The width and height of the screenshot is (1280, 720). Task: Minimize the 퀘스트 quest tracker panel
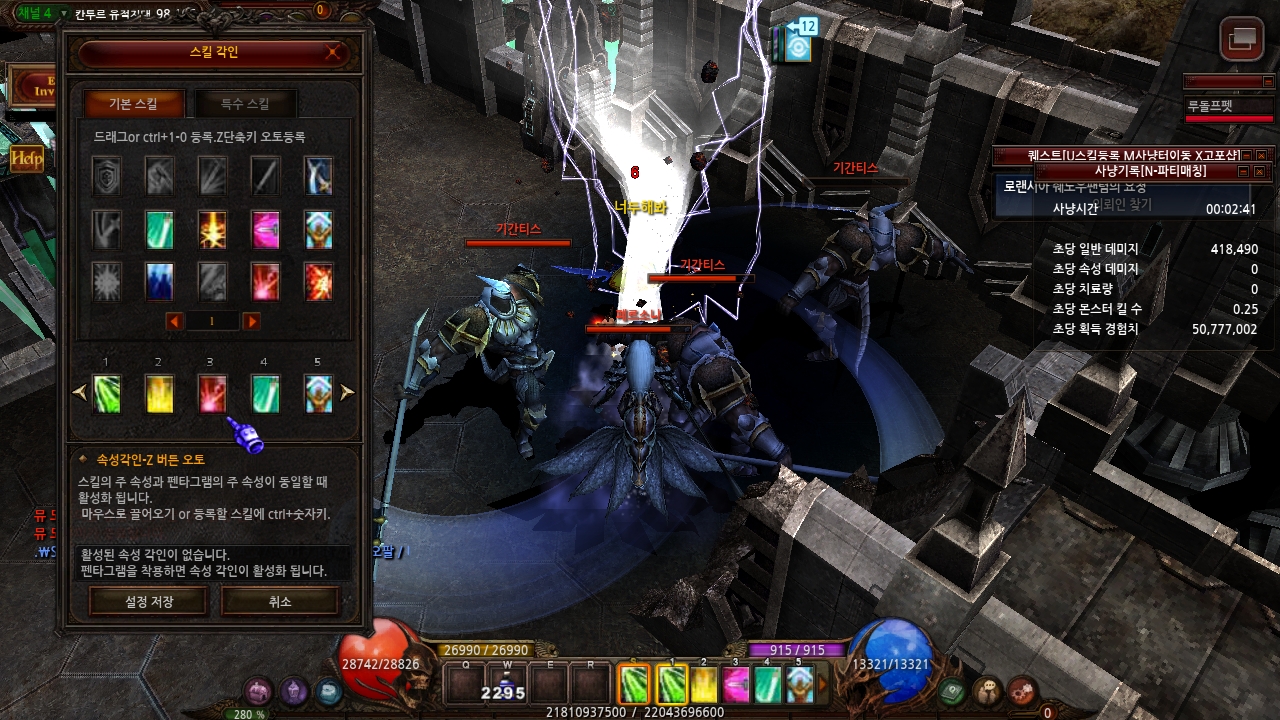(1247, 155)
